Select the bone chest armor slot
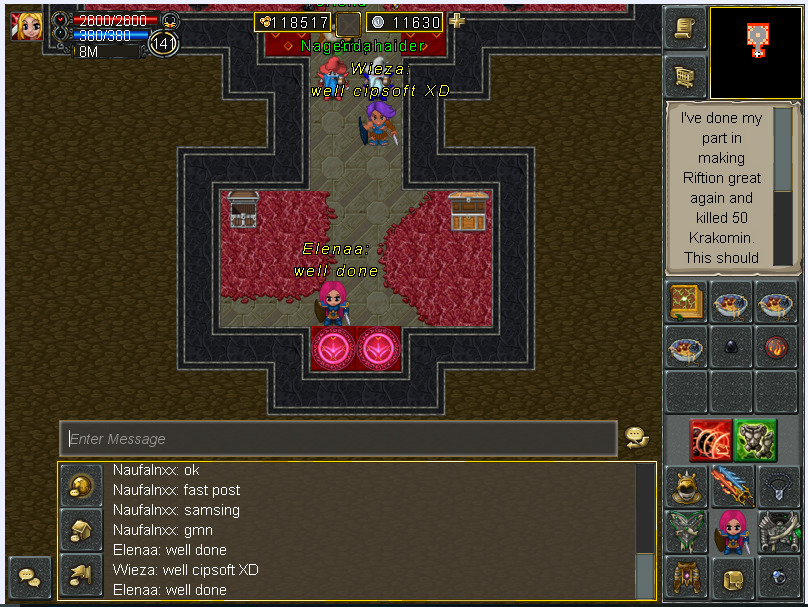The image size is (808, 607). (777, 532)
